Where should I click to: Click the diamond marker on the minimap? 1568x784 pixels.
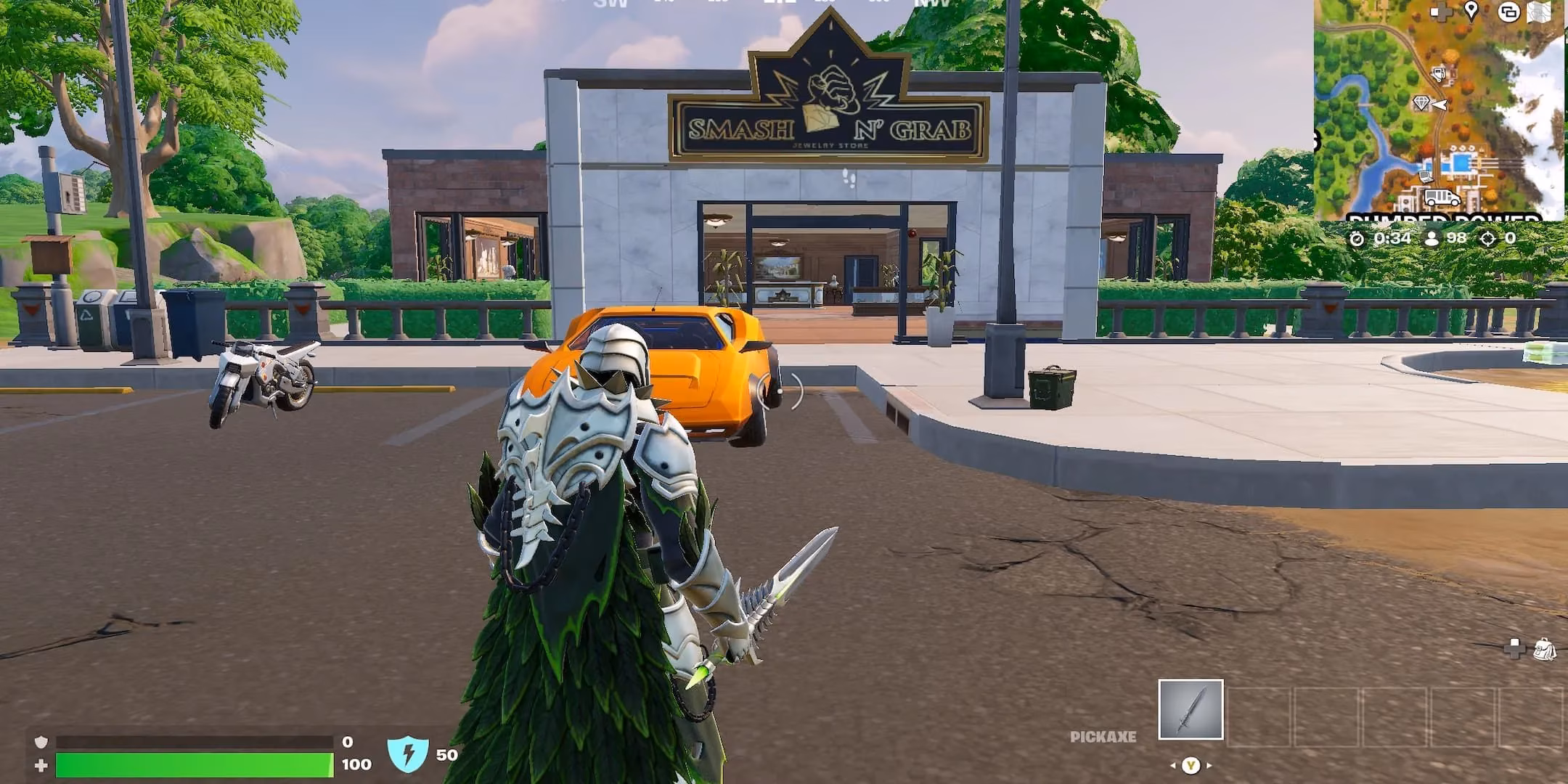click(x=1421, y=103)
